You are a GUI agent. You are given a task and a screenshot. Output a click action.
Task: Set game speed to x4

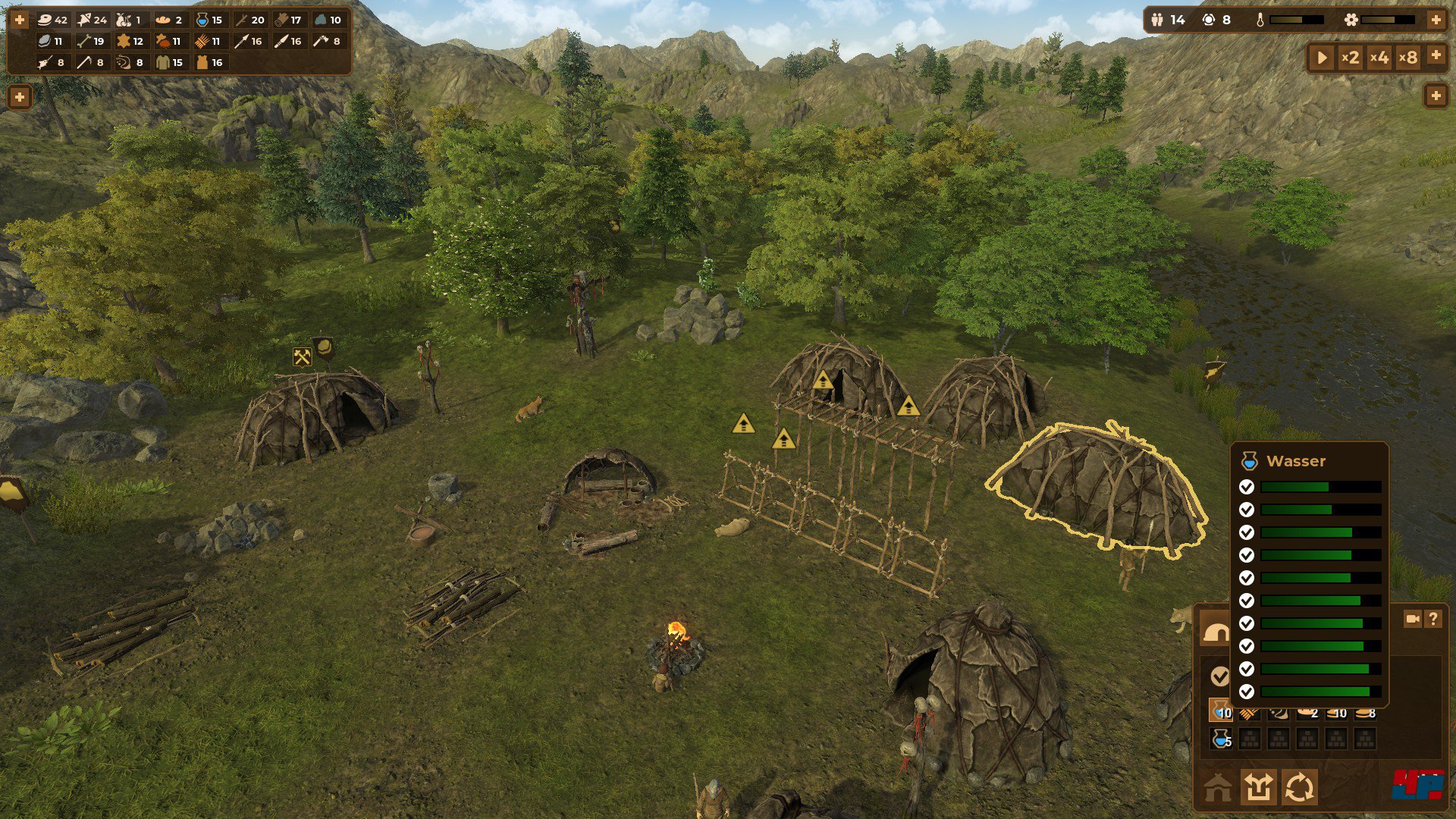click(x=1379, y=58)
